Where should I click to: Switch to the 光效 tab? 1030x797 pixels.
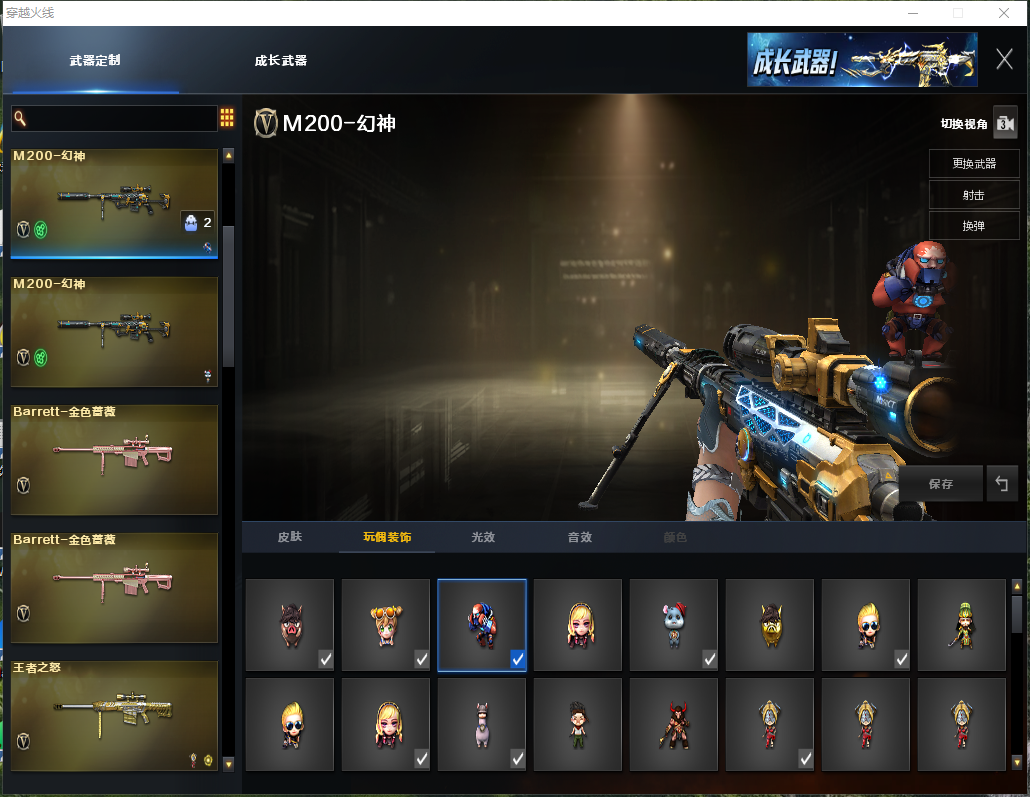point(483,538)
